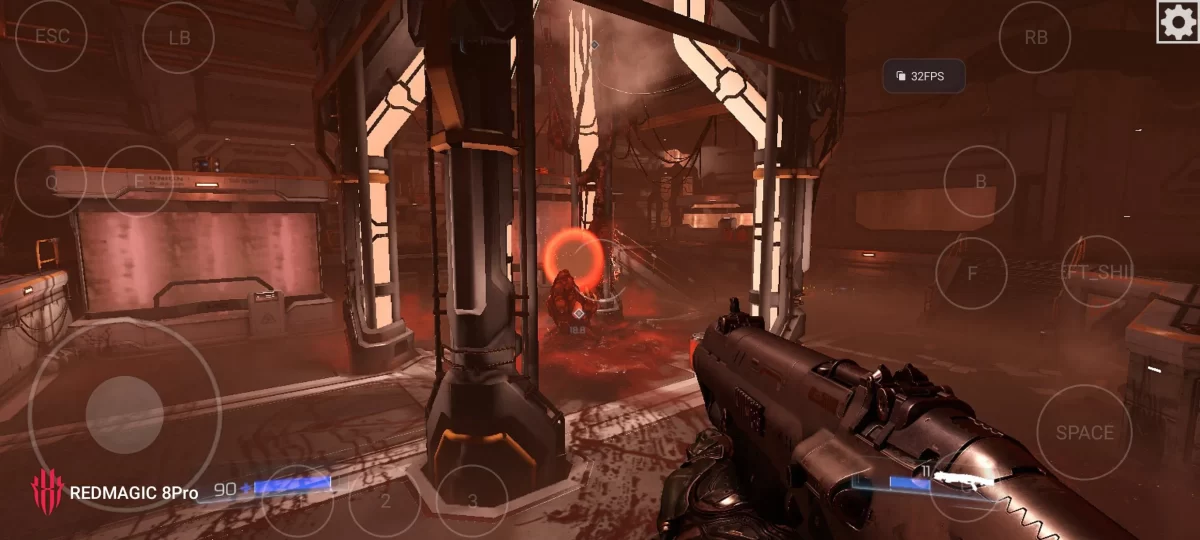Tap the ESC touch button

click(x=51, y=36)
